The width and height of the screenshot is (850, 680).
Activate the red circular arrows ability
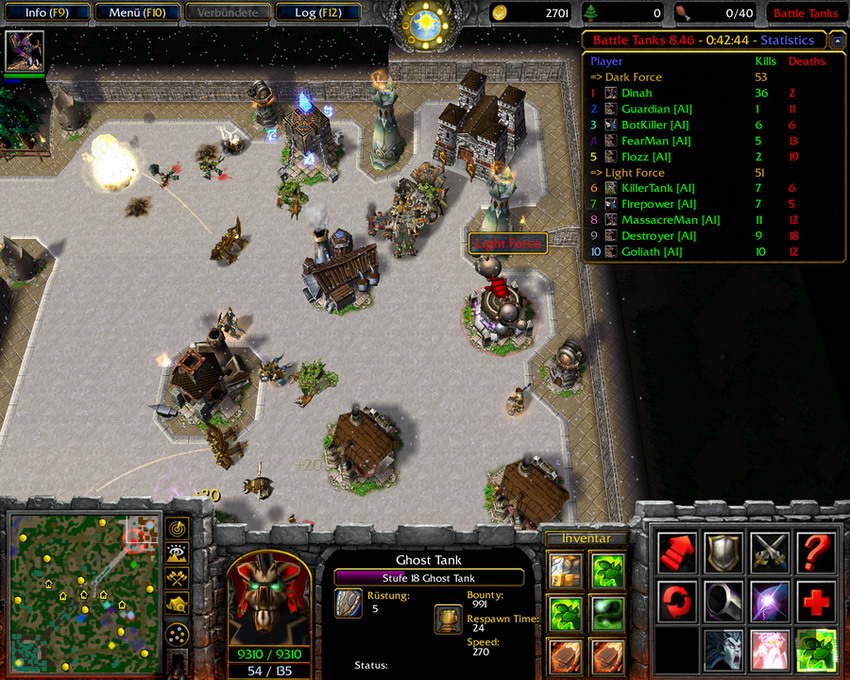coord(675,601)
